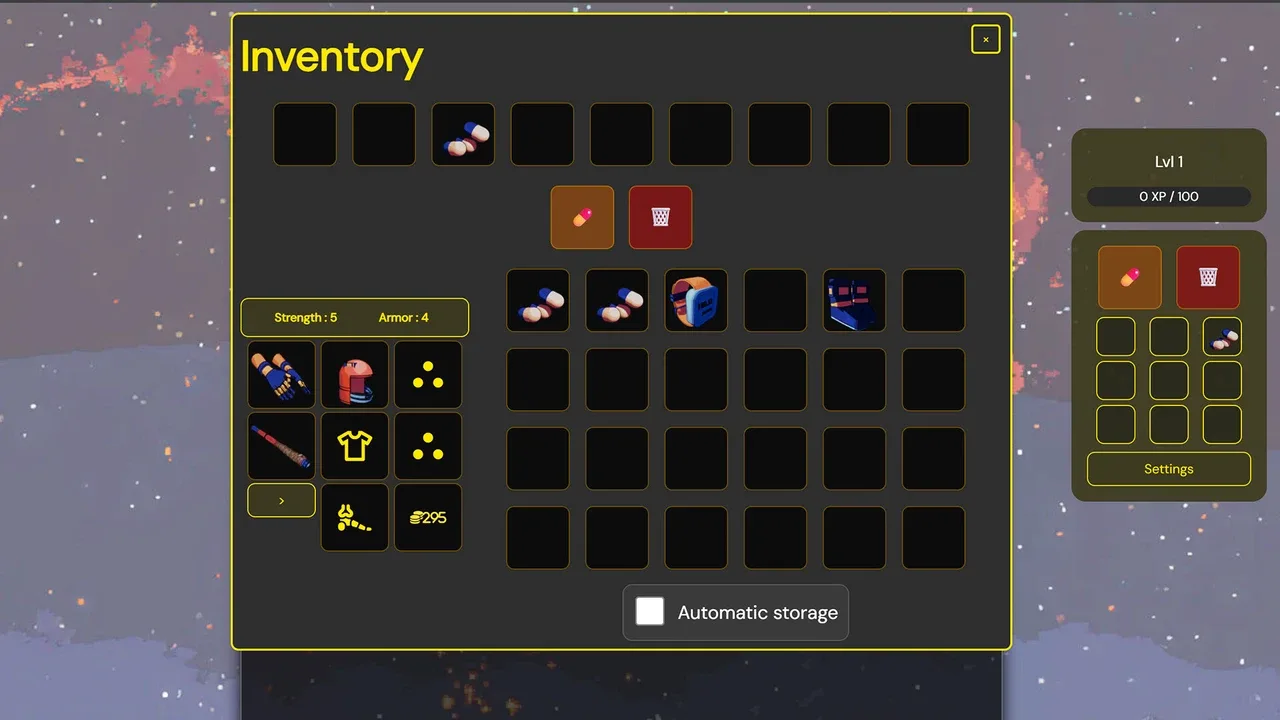Close the Inventory window
This screenshot has width=1280, height=720.
(985, 39)
